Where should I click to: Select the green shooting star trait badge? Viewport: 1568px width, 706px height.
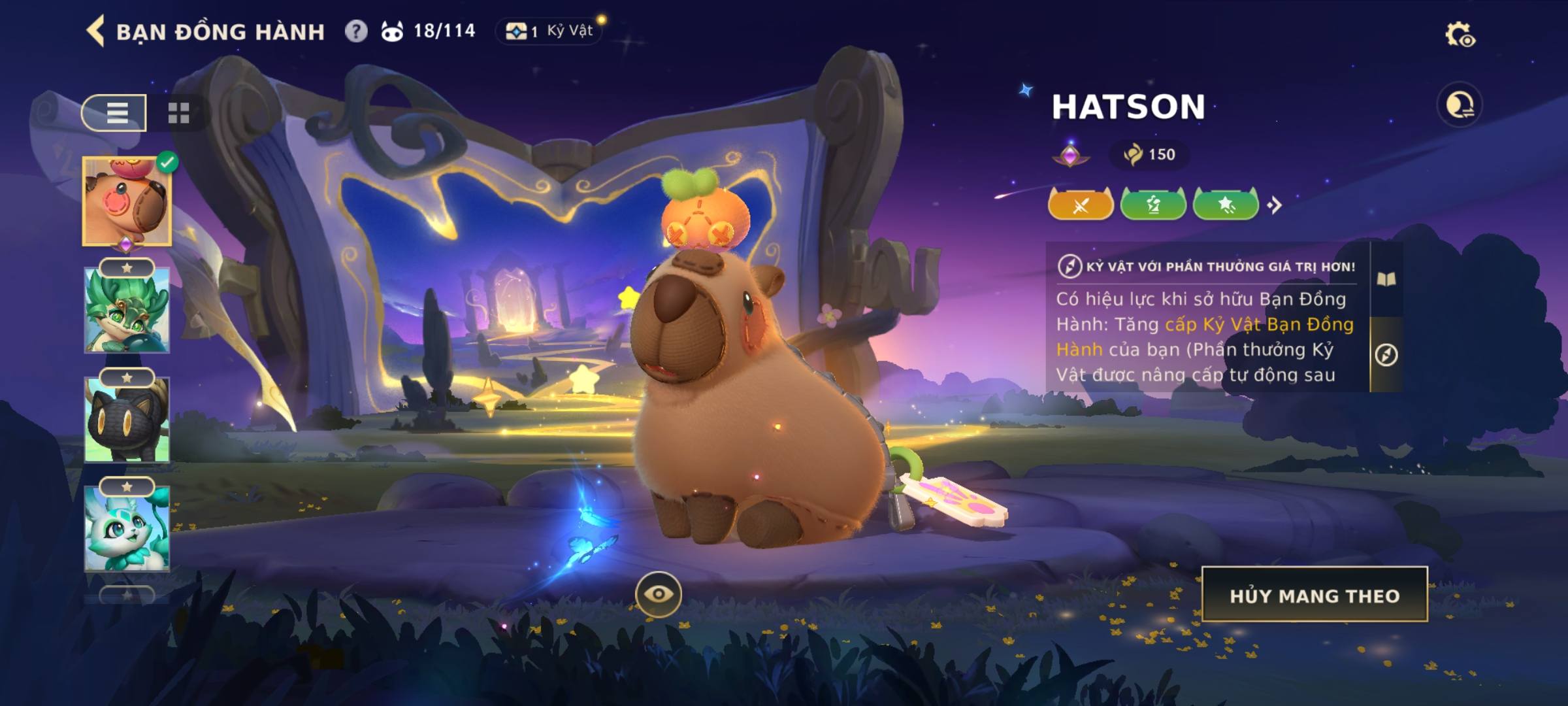coord(1226,205)
